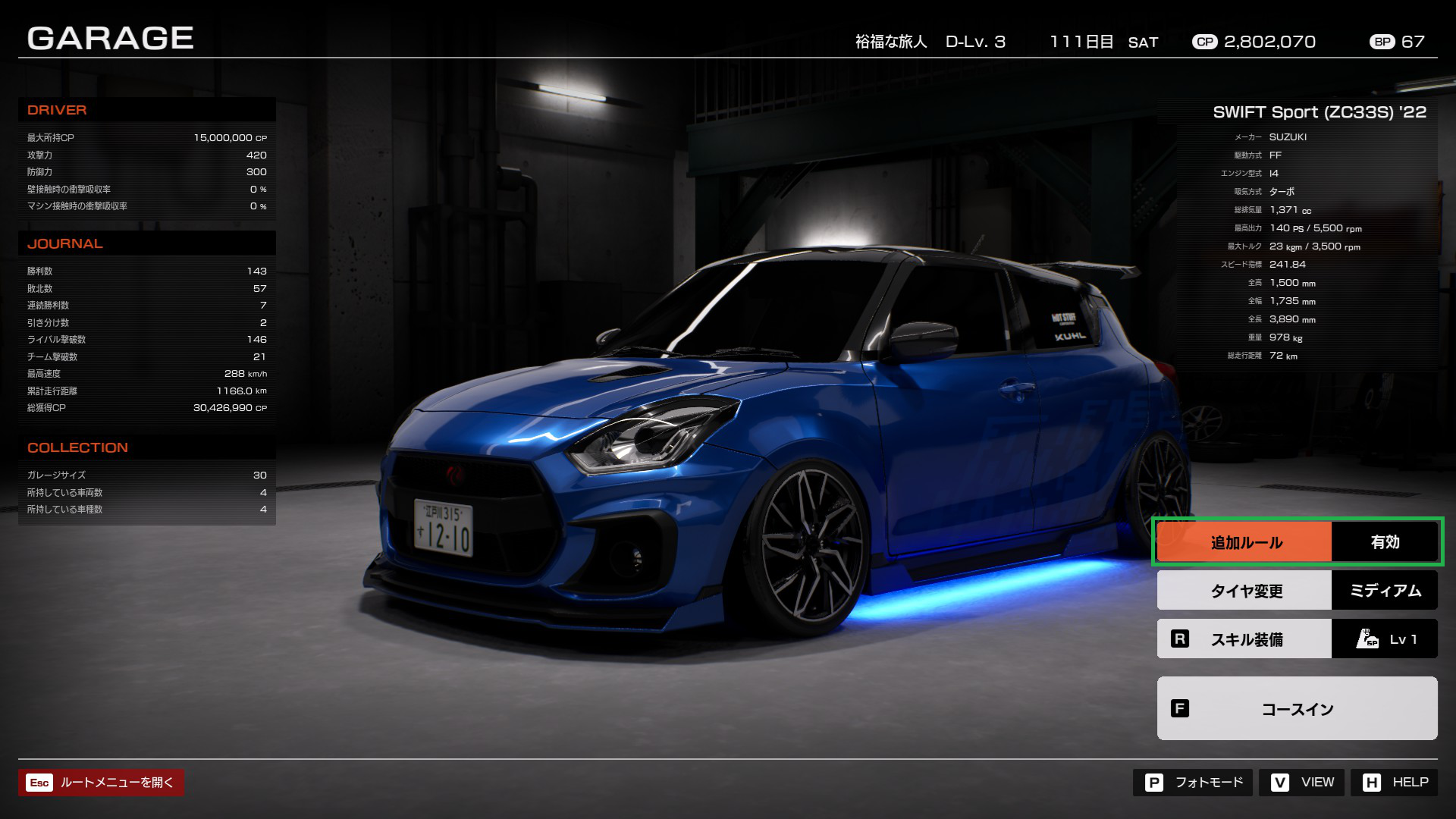The width and height of the screenshot is (1456, 819).
Task: Click the BP points icon at top right
Action: coord(1382,42)
